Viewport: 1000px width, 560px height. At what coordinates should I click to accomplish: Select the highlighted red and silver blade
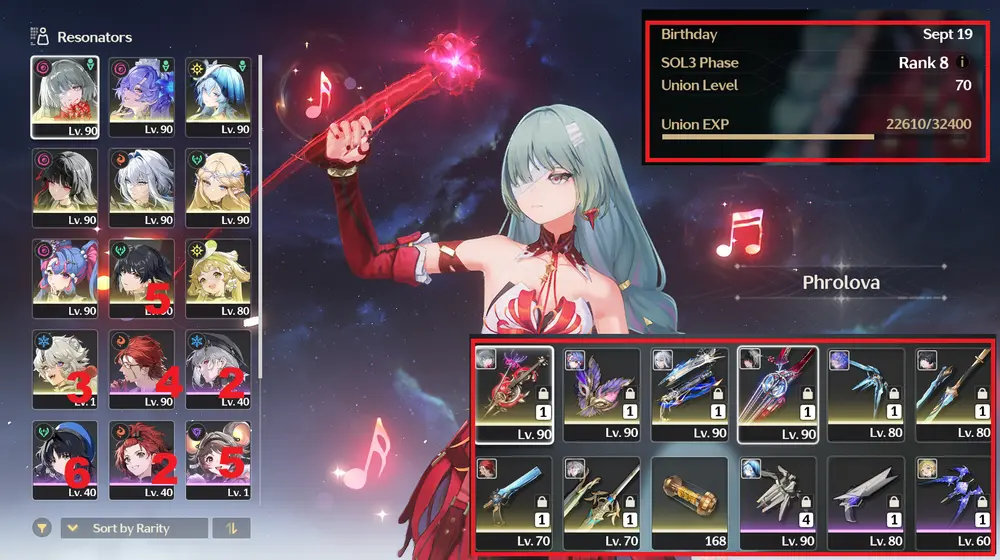point(778,394)
